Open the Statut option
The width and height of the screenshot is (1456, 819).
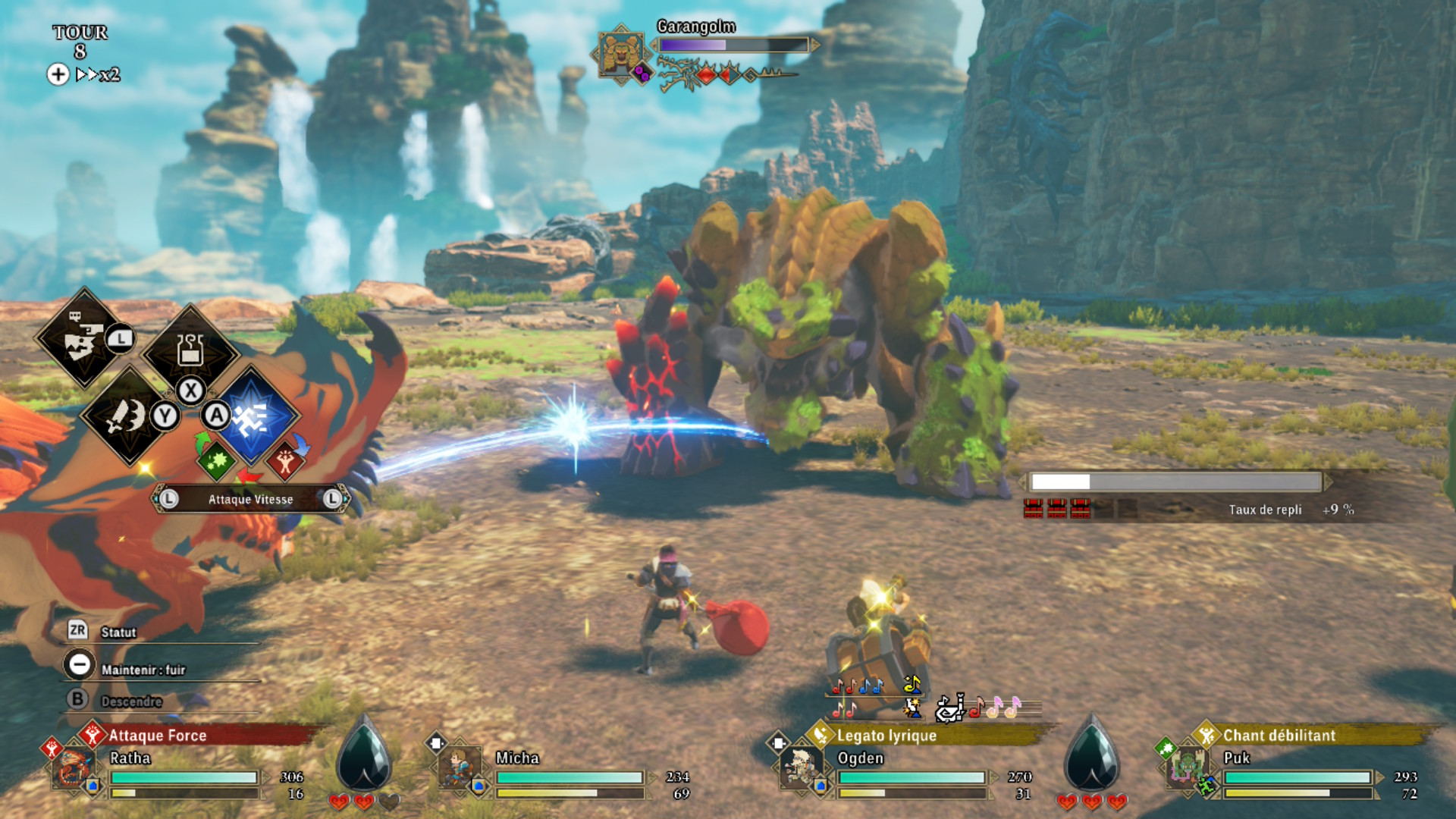(118, 632)
